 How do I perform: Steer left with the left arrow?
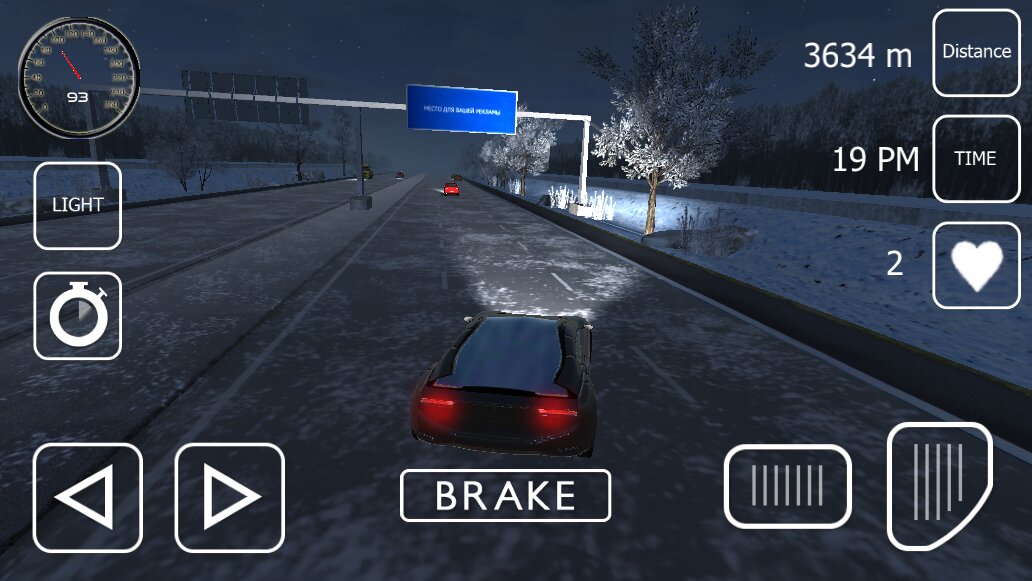coord(88,497)
